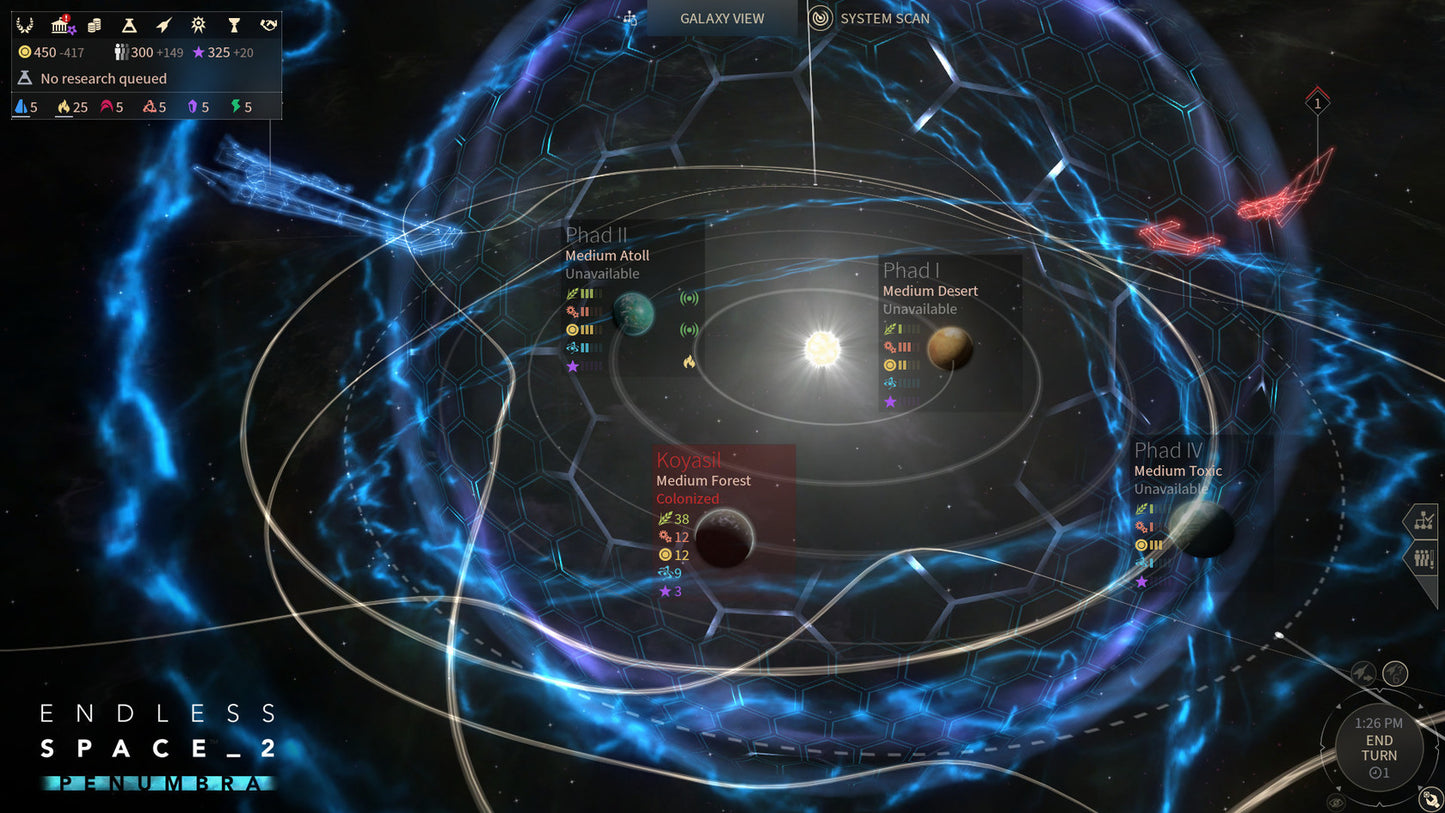Toggle the lower green signal beside Phad II
The image size is (1445, 813).
[690, 328]
